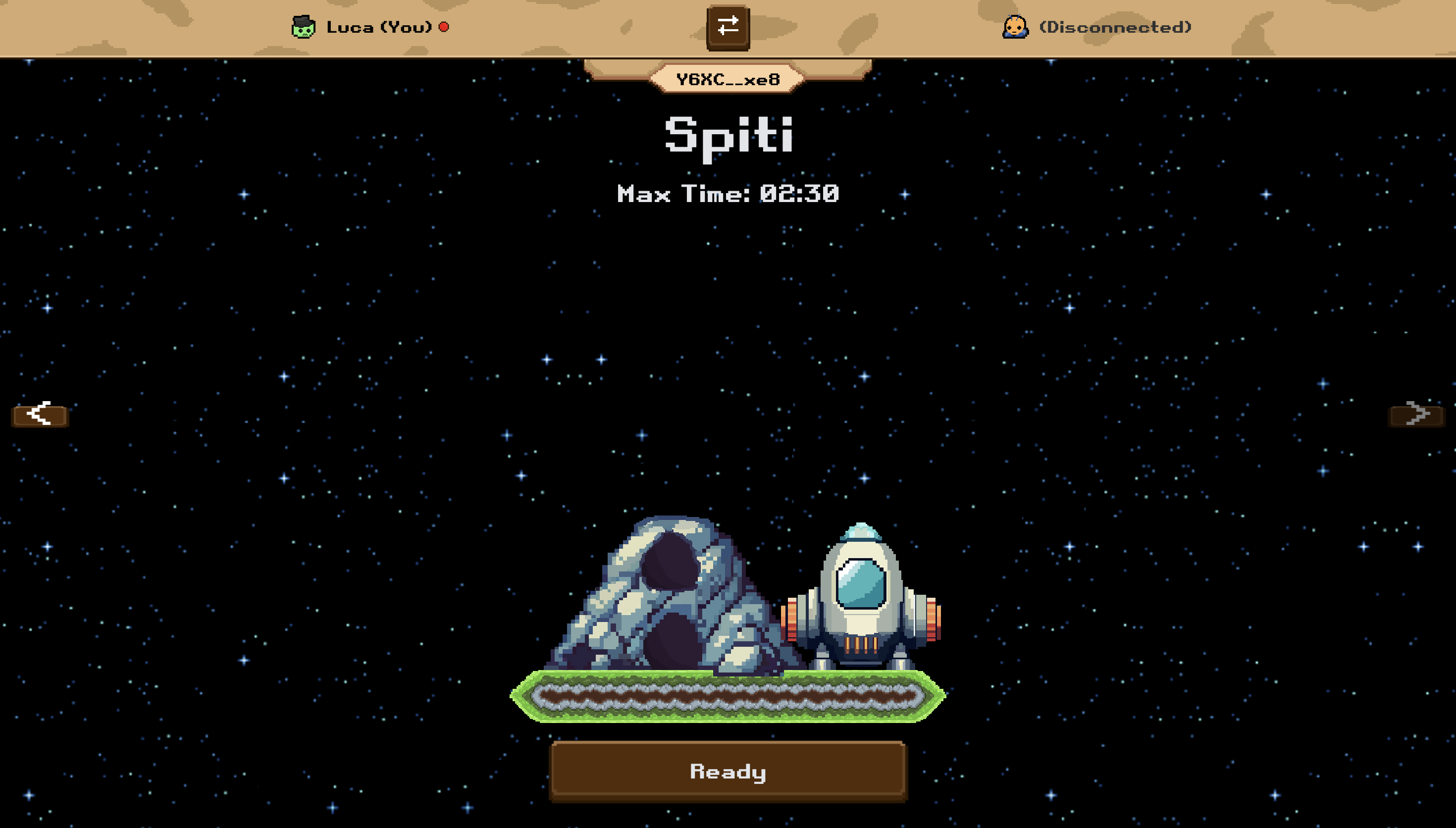Screen dimensions: 1456x828
Task: Select the room code Y6XC__xe8 label
Action: (728, 79)
